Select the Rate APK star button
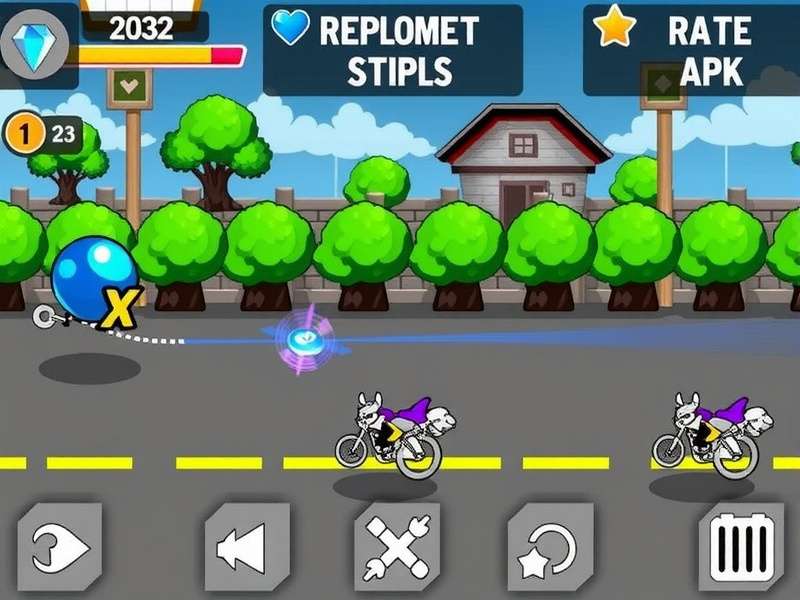Image resolution: width=800 pixels, height=600 pixels. (x=690, y=50)
